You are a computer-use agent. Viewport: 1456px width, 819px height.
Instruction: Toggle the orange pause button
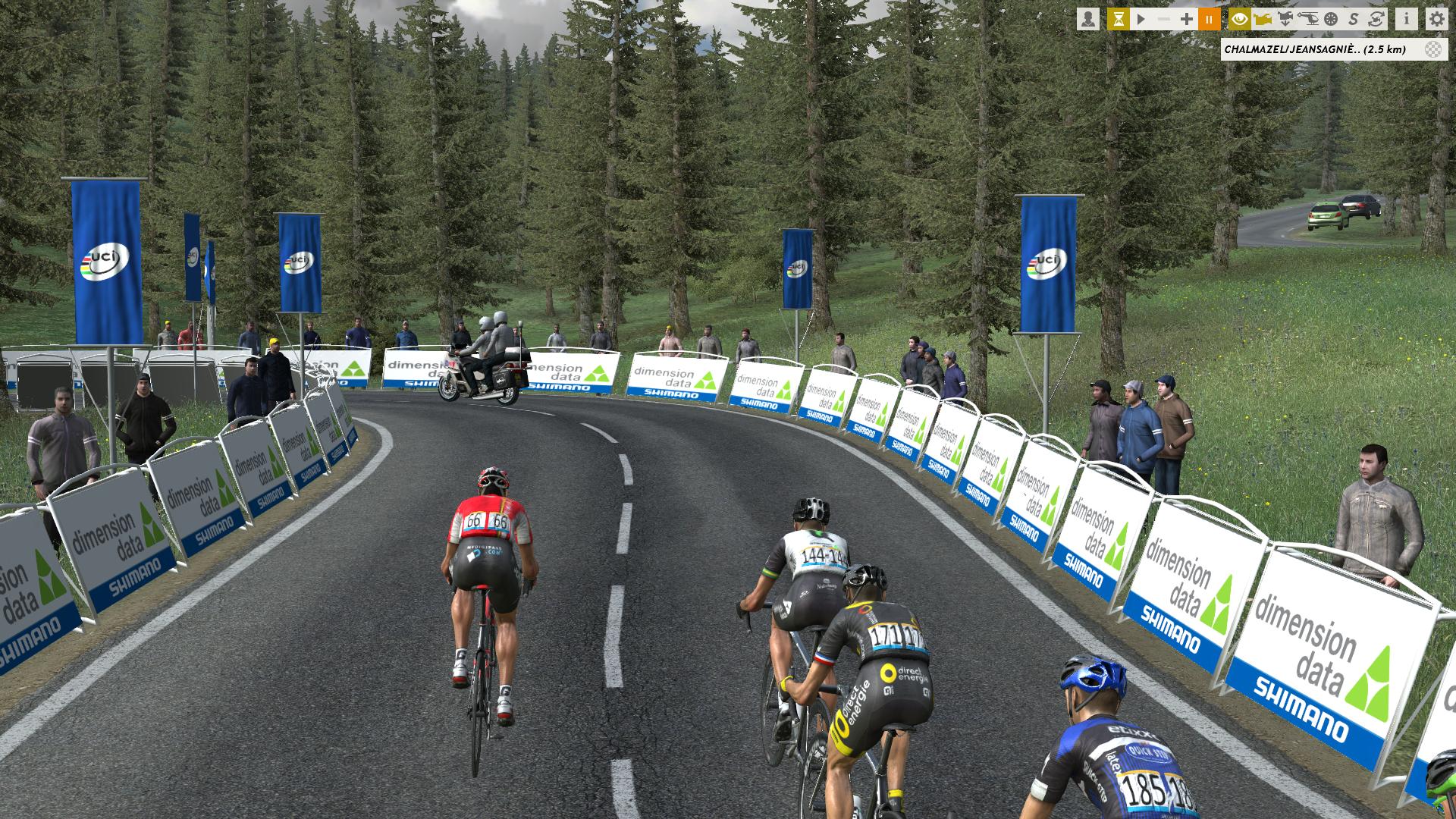click(x=1210, y=19)
